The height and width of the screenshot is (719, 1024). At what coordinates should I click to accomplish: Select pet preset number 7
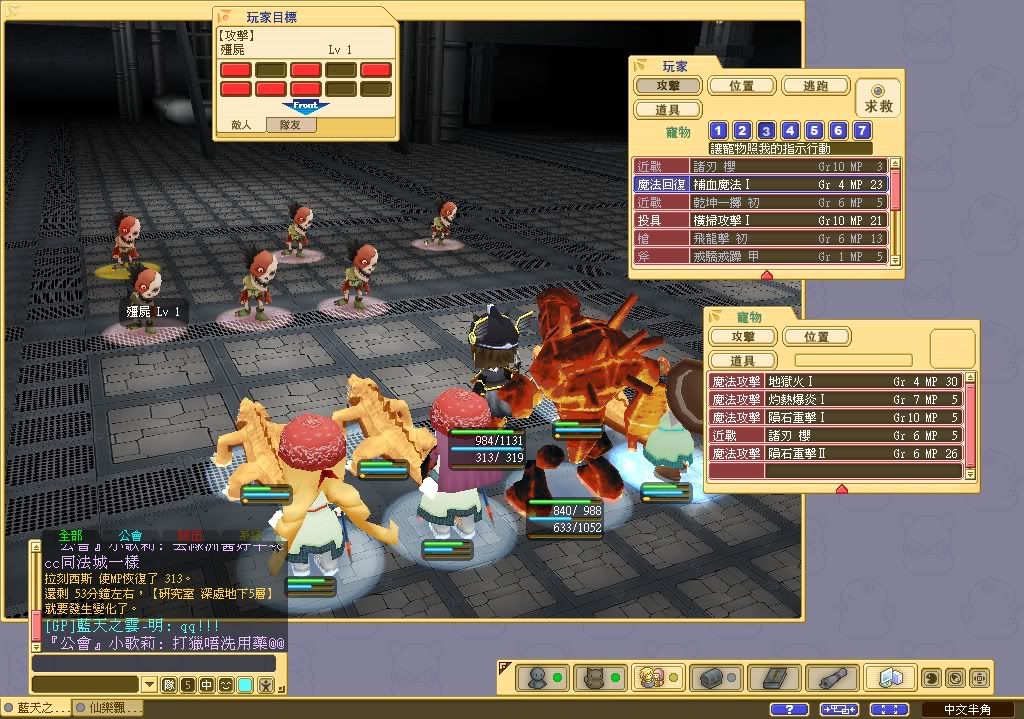click(x=862, y=131)
